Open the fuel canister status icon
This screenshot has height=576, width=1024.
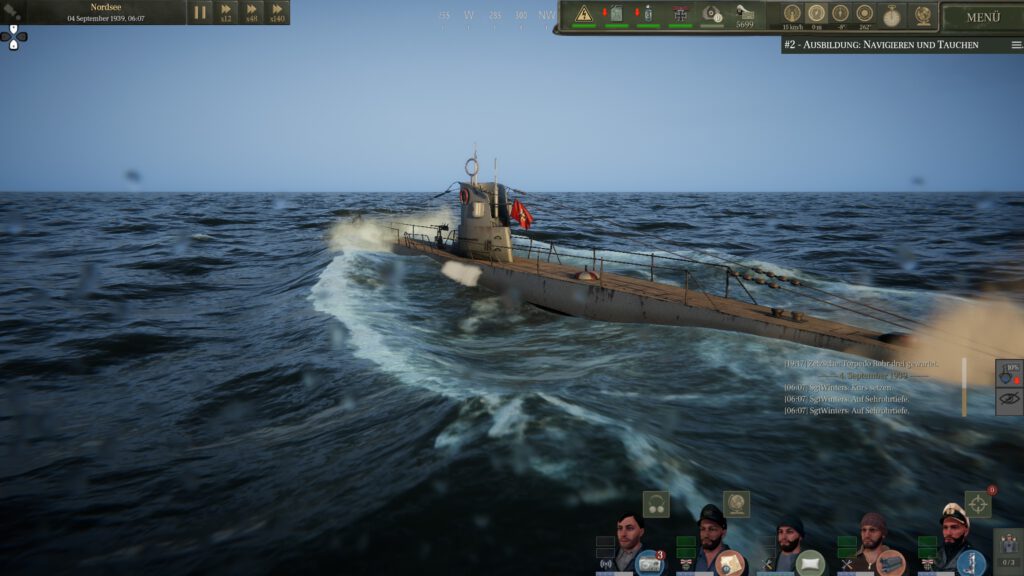pos(616,14)
